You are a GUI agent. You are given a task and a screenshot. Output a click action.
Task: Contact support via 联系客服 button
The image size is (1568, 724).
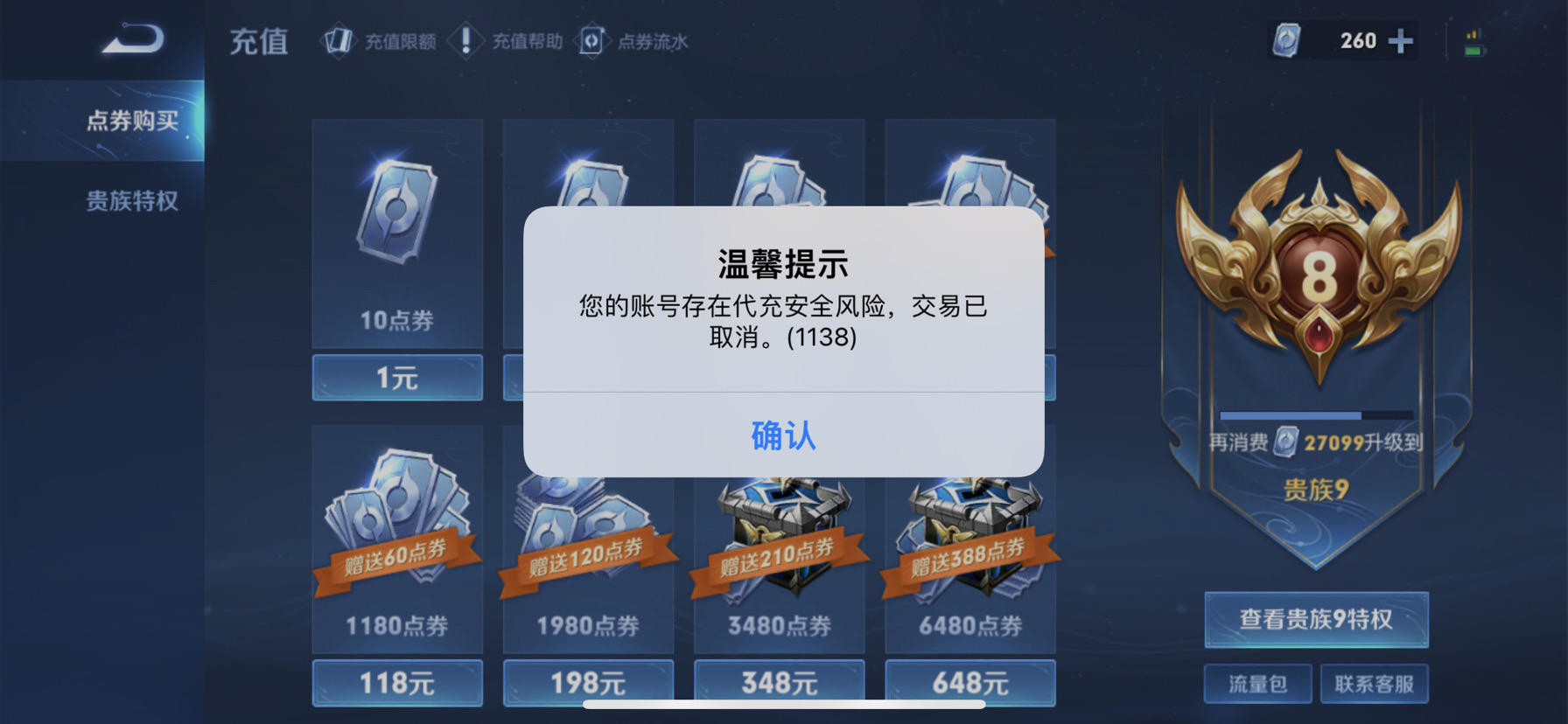(1375, 684)
